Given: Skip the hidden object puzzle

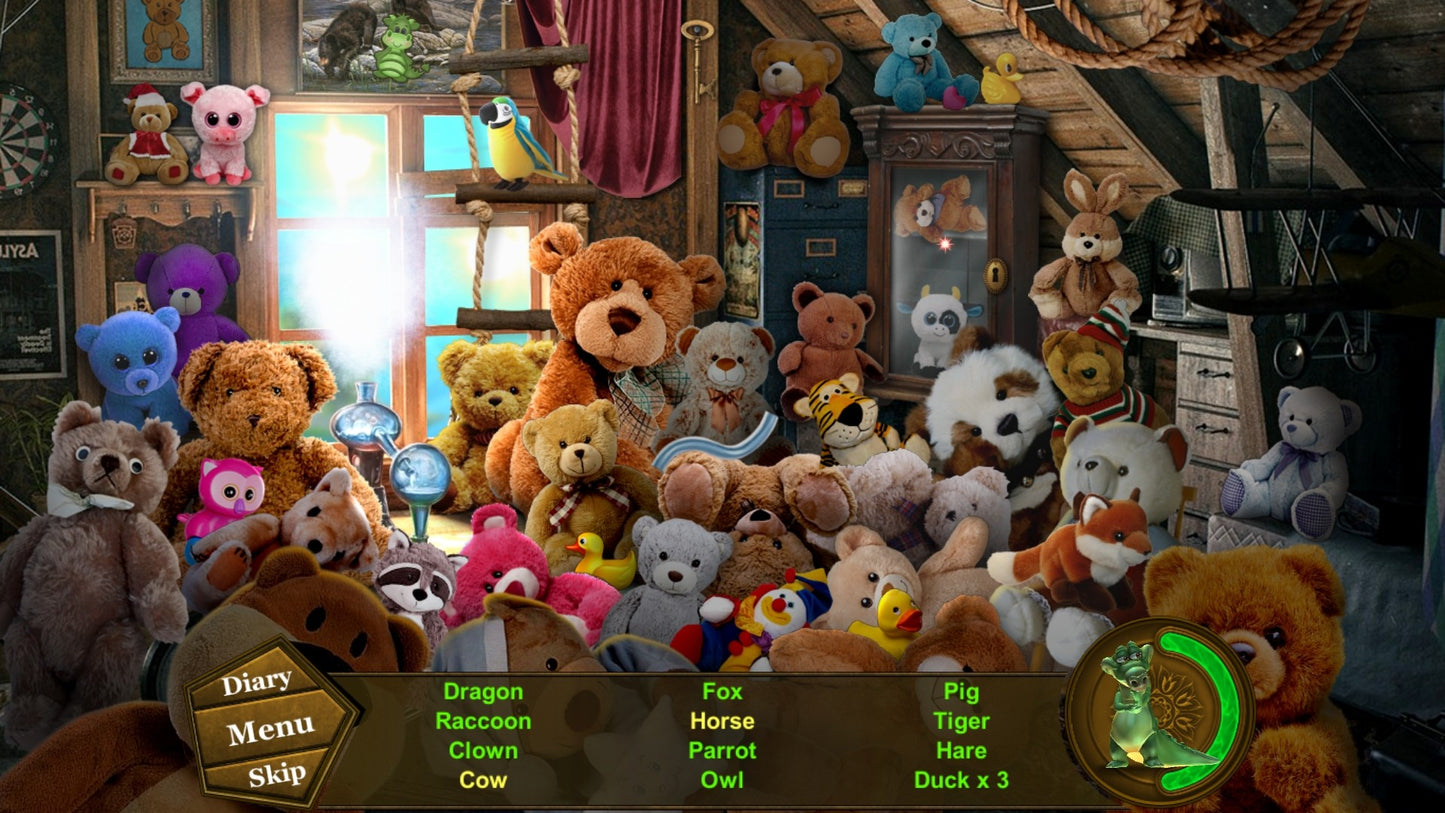Looking at the screenshot, I should (276, 775).
